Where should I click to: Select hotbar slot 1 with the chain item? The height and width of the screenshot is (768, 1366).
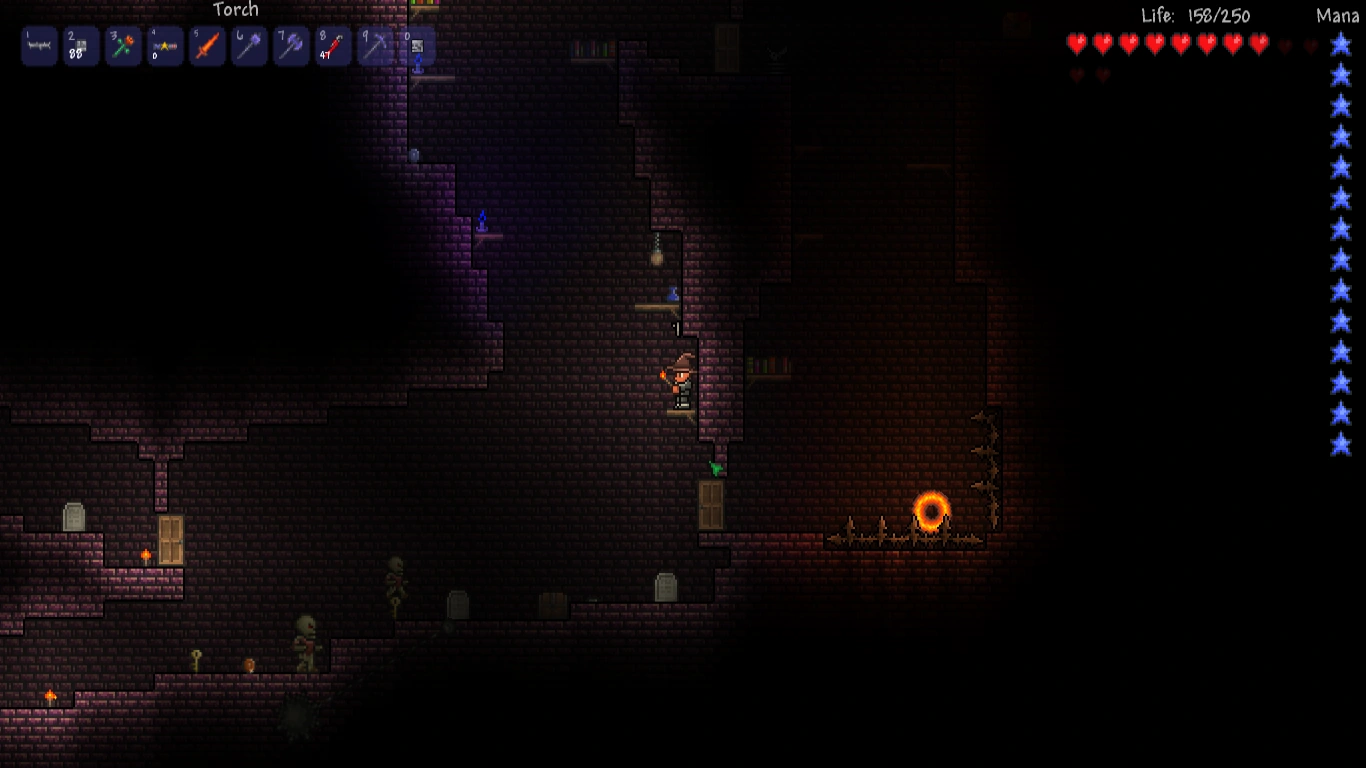point(39,46)
